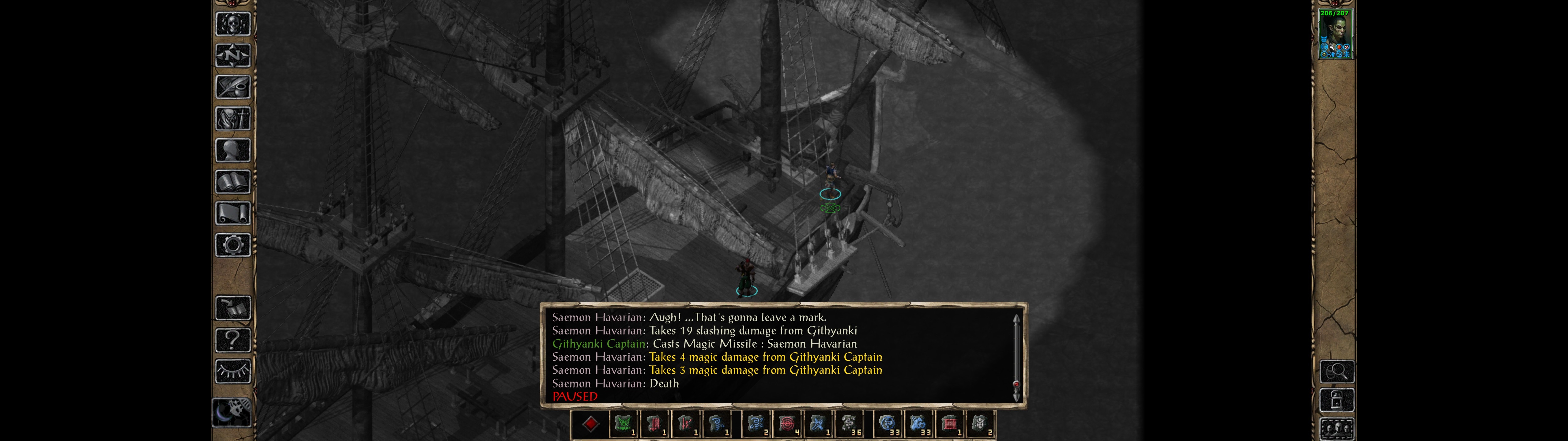1568x441 pixels.
Task: Open the area map with compass icon
Action: pos(232,55)
